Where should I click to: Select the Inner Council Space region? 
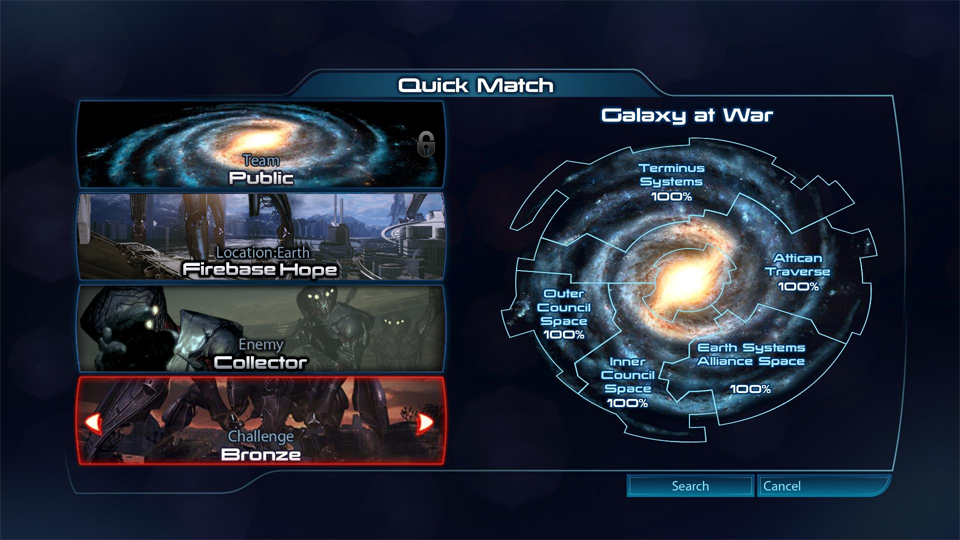[627, 382]
